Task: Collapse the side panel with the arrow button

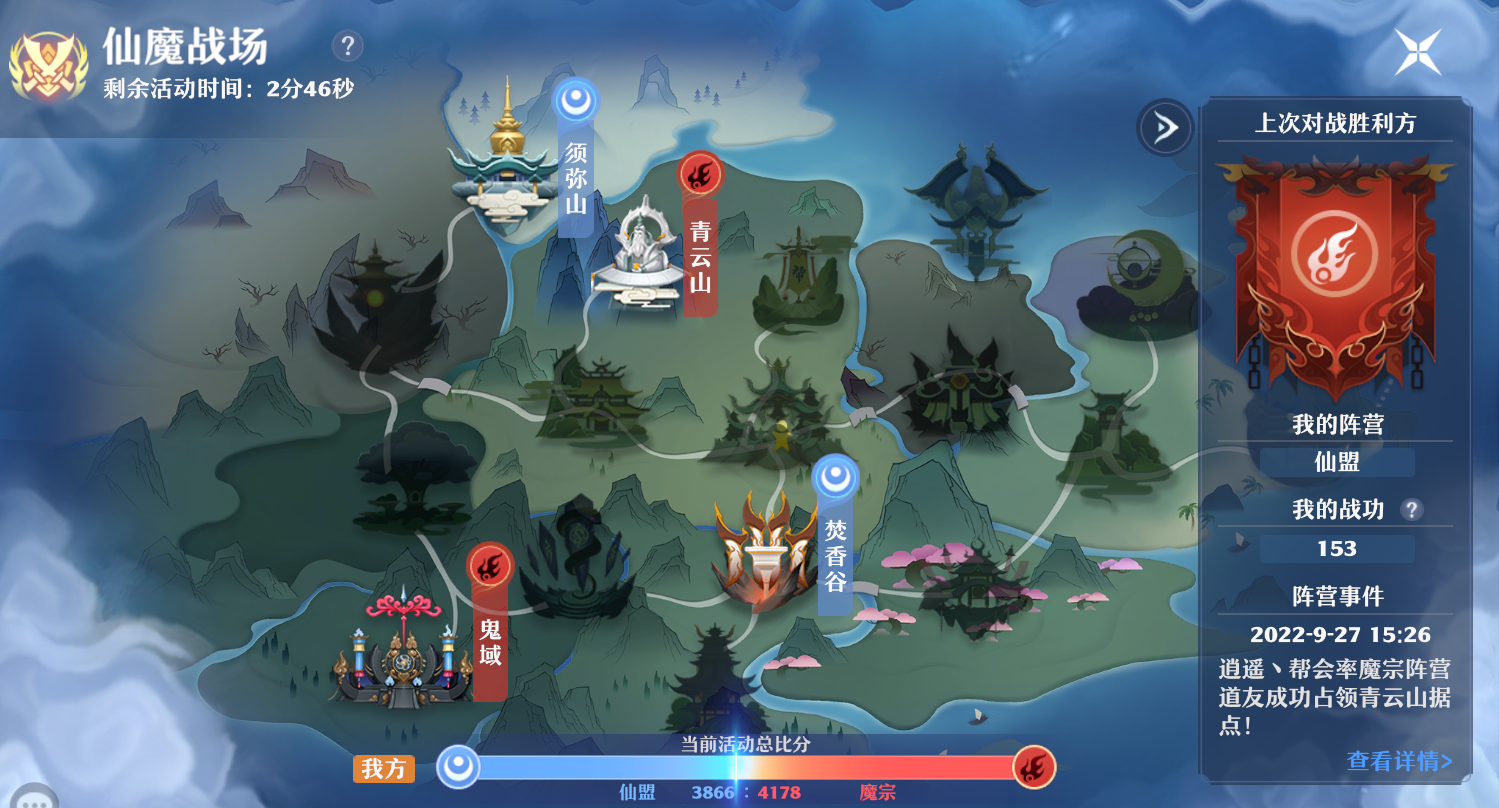Action: (x=1165, y=128)
